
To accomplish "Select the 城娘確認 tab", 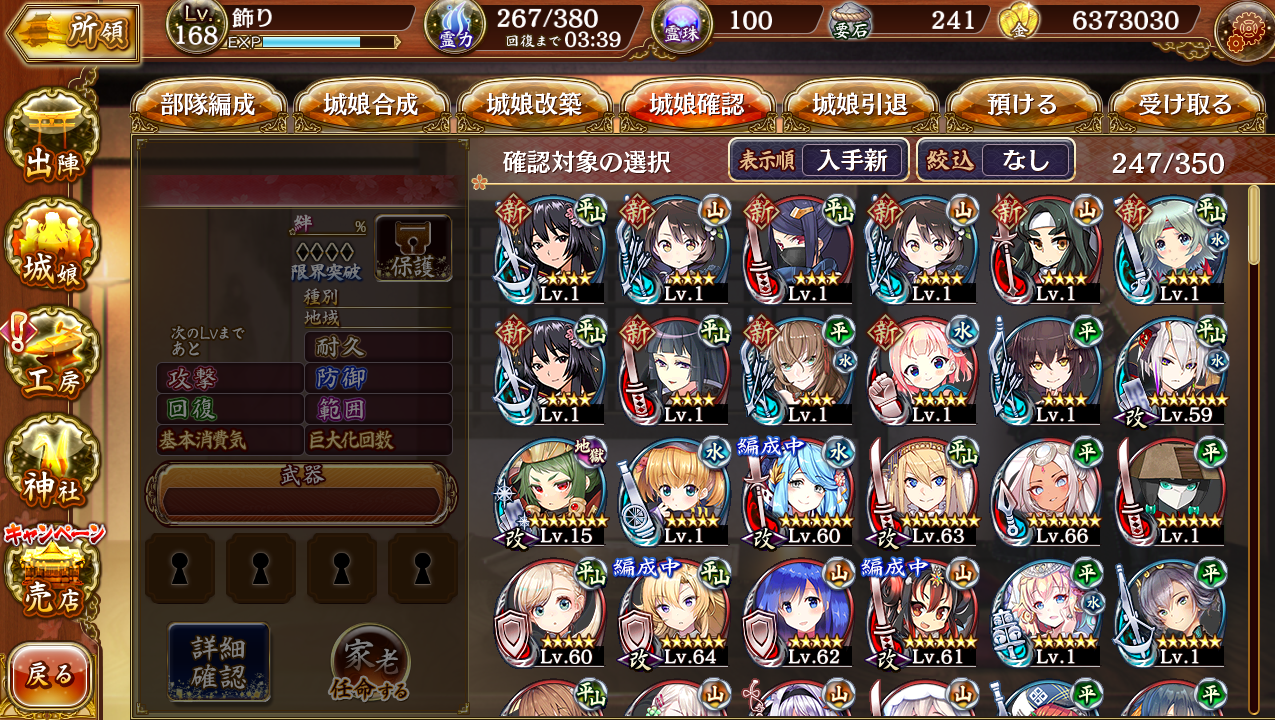I will click(697, 105).
